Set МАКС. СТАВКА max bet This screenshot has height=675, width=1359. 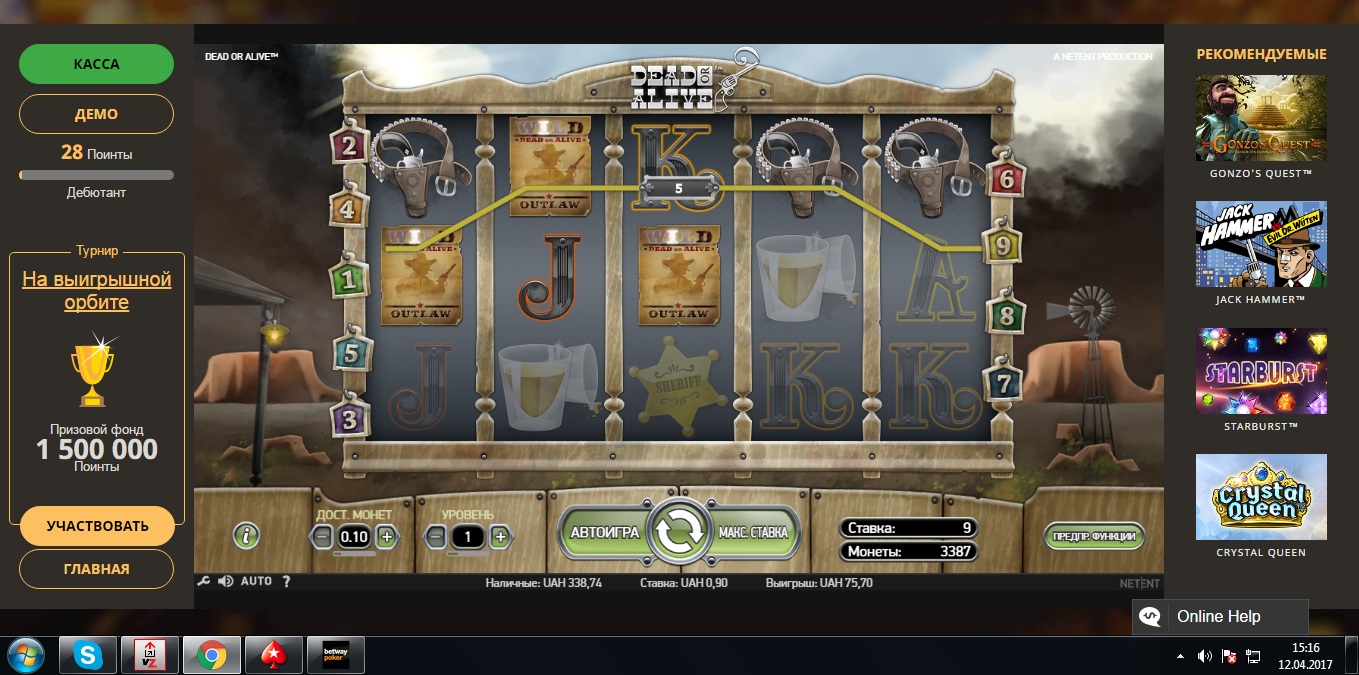753,532
